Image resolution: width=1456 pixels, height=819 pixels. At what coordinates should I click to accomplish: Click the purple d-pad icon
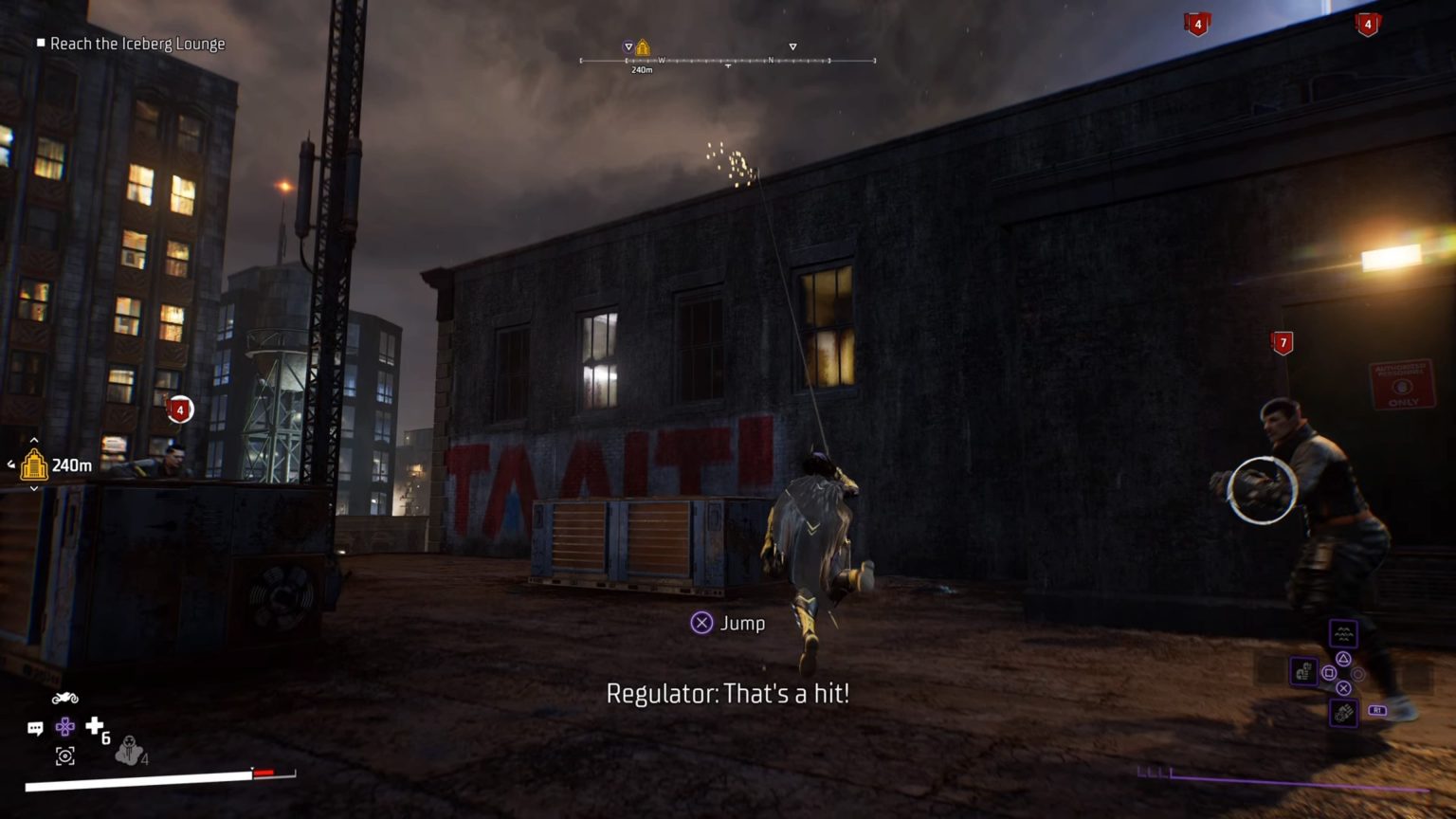64,727
